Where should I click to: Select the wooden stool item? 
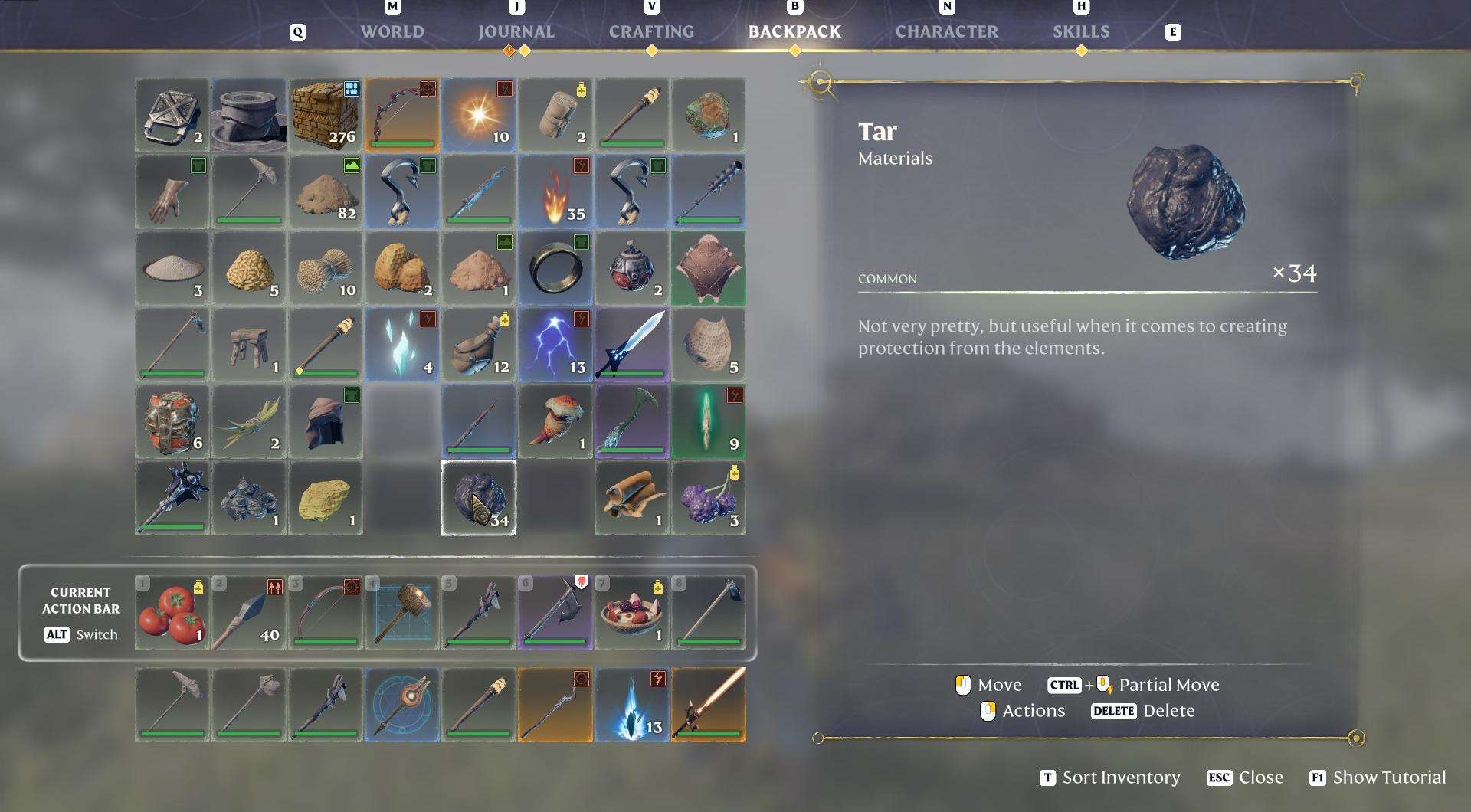[x=249, y=345]
